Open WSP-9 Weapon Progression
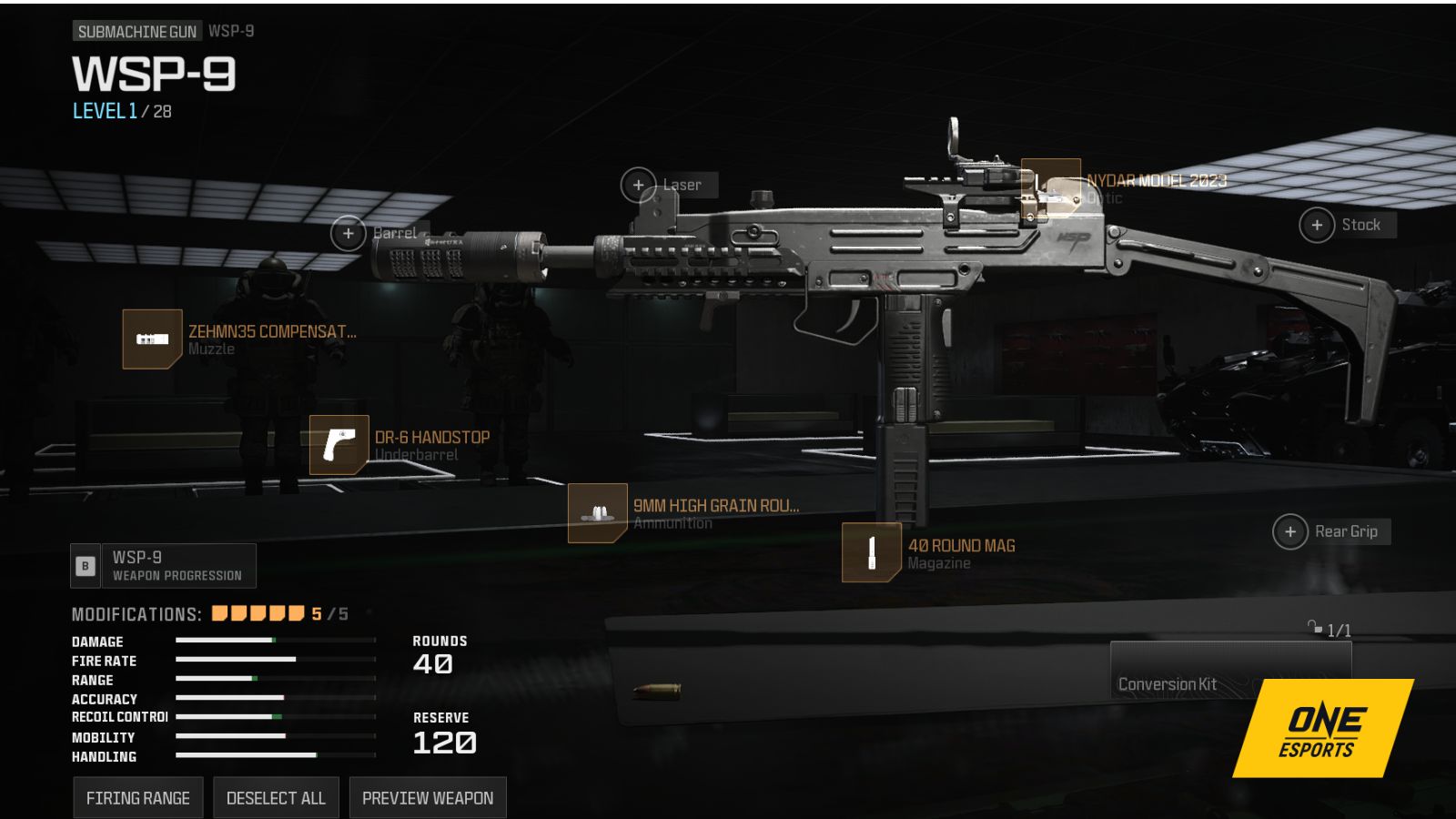1456x819 pixels. tap(165, 566)
